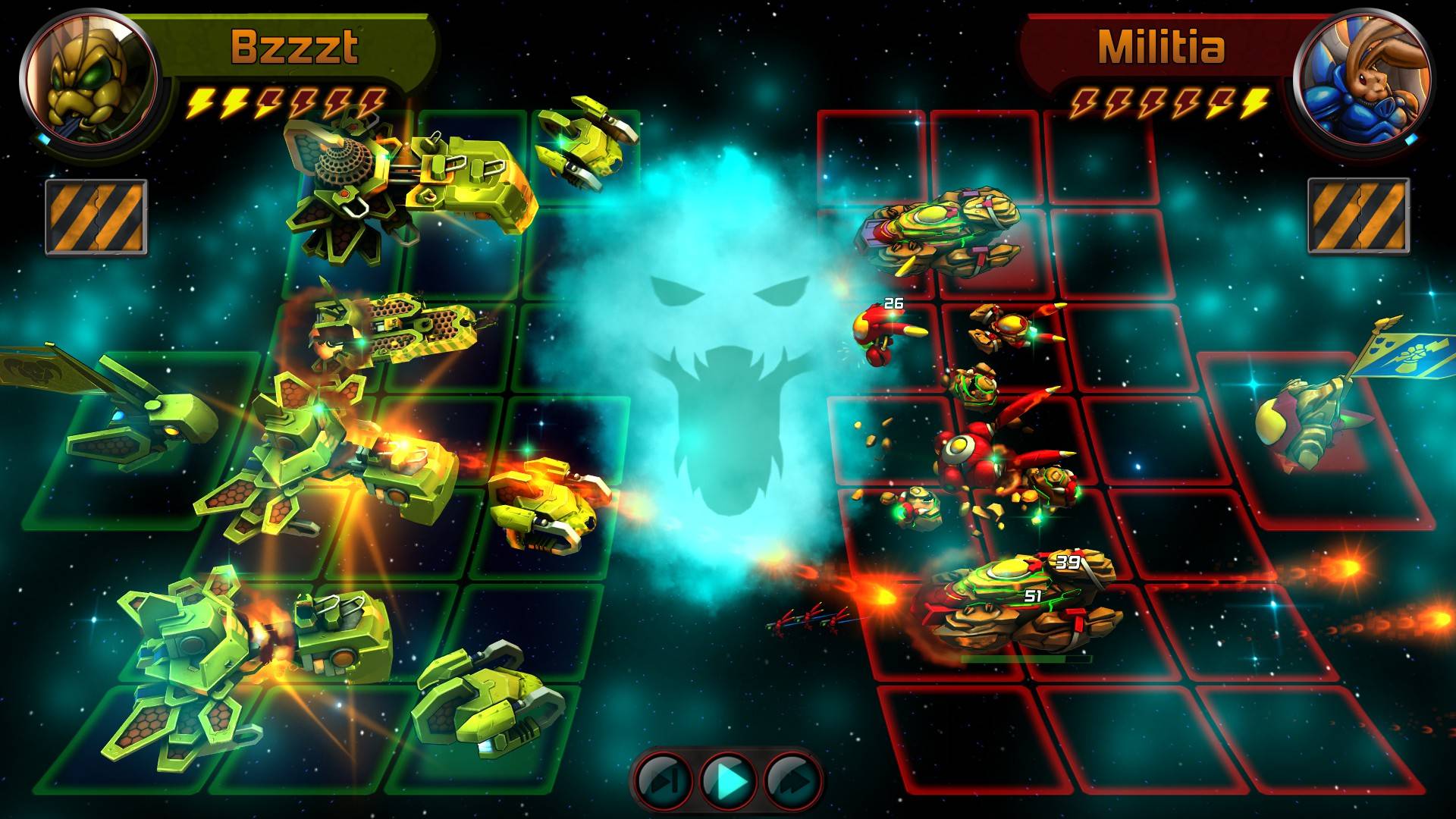1456x819 pixels.
Task: Click the hazard-striped slot under Bzzzt
Action: pyautogui.click(x=96, y=217)
